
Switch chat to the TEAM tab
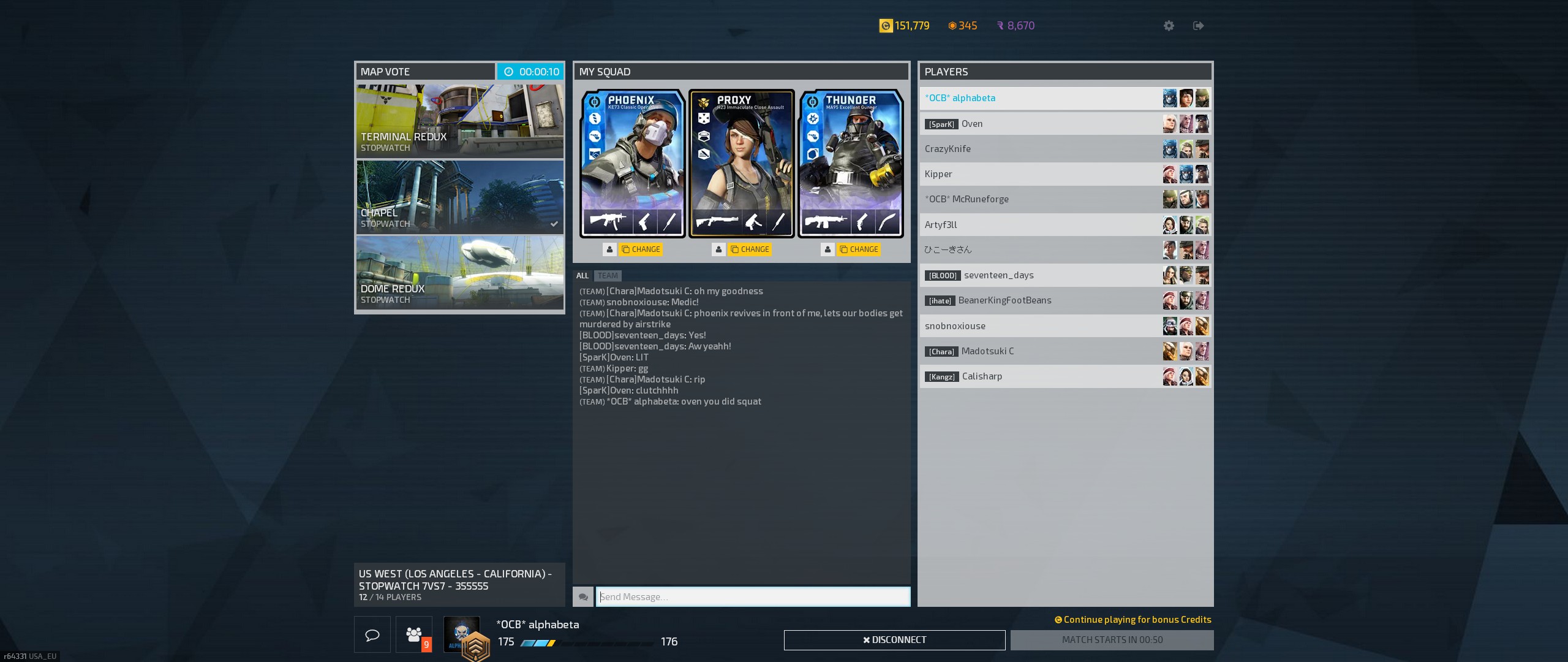[608, 276]
